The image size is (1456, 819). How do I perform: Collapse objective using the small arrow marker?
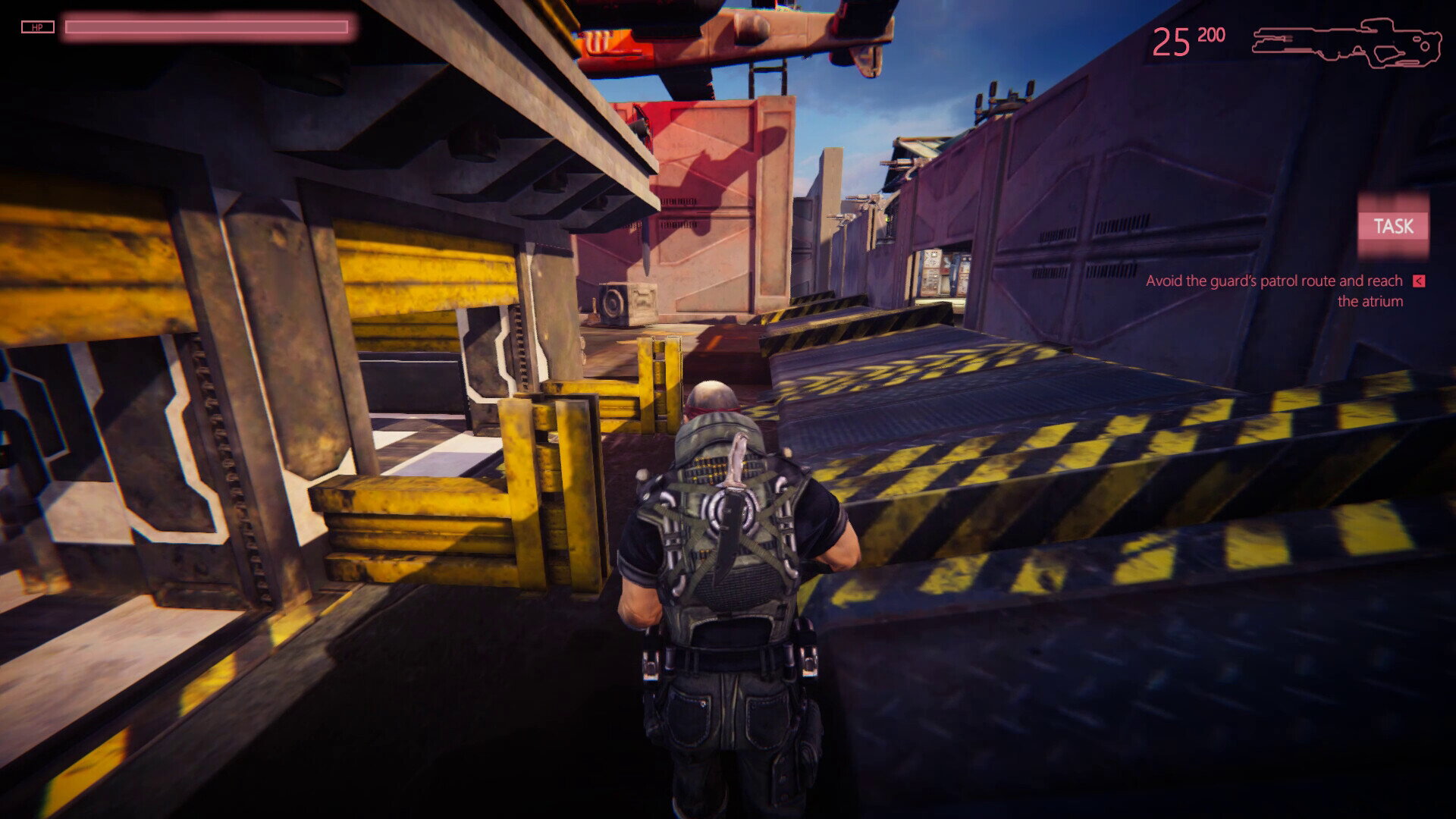pyautogui.click(x=1419, y=281)
